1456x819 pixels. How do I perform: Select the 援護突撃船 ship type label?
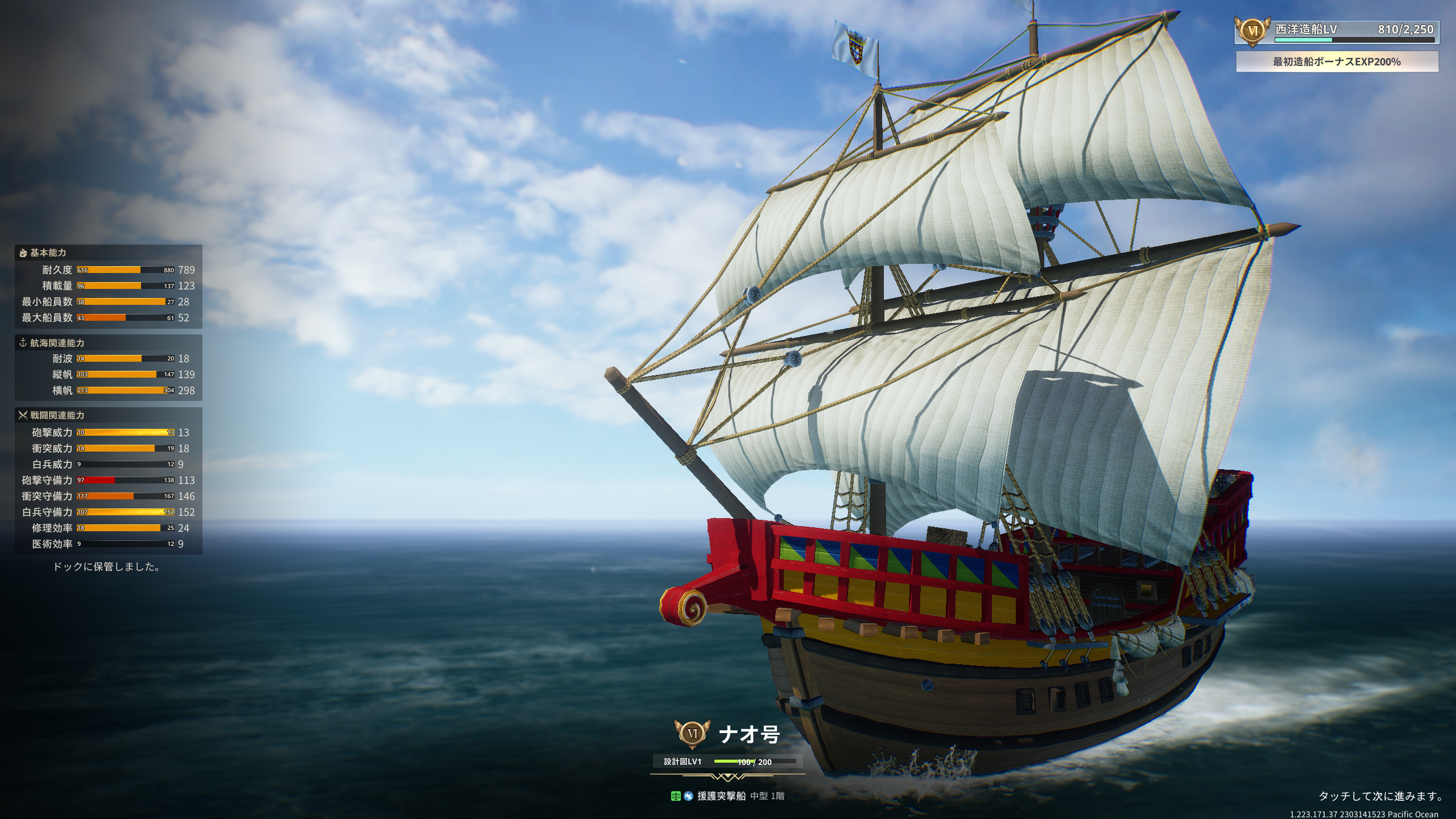pyautogui.click(x=721, y=796)
